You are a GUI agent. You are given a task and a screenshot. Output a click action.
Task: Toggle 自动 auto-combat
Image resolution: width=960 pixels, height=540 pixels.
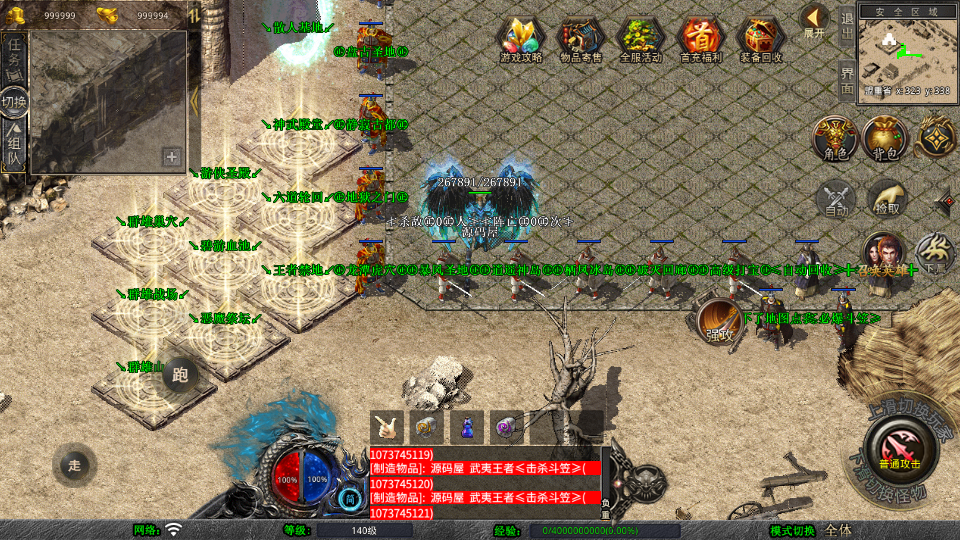(x=836, y=199)
